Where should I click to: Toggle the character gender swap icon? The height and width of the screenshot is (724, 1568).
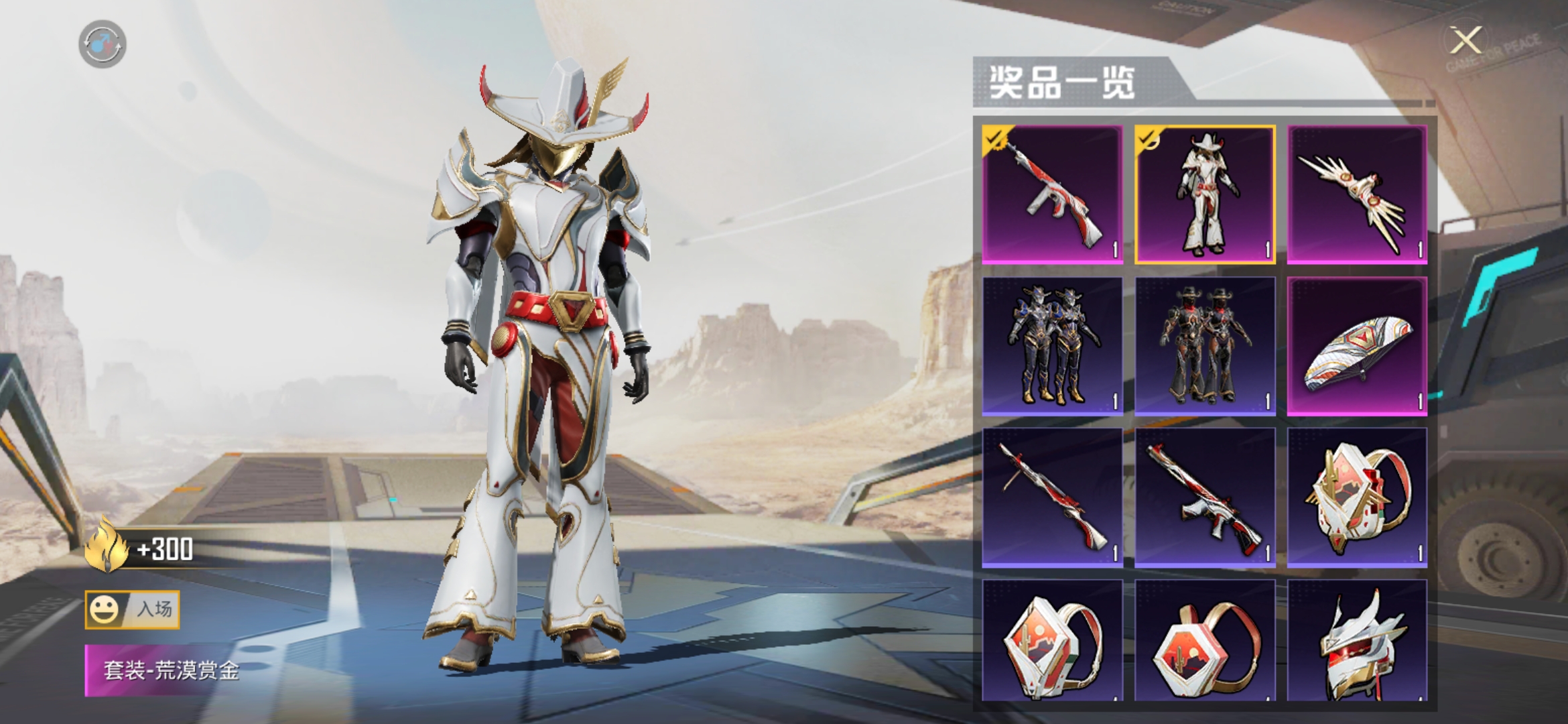[x=103, y=44]
